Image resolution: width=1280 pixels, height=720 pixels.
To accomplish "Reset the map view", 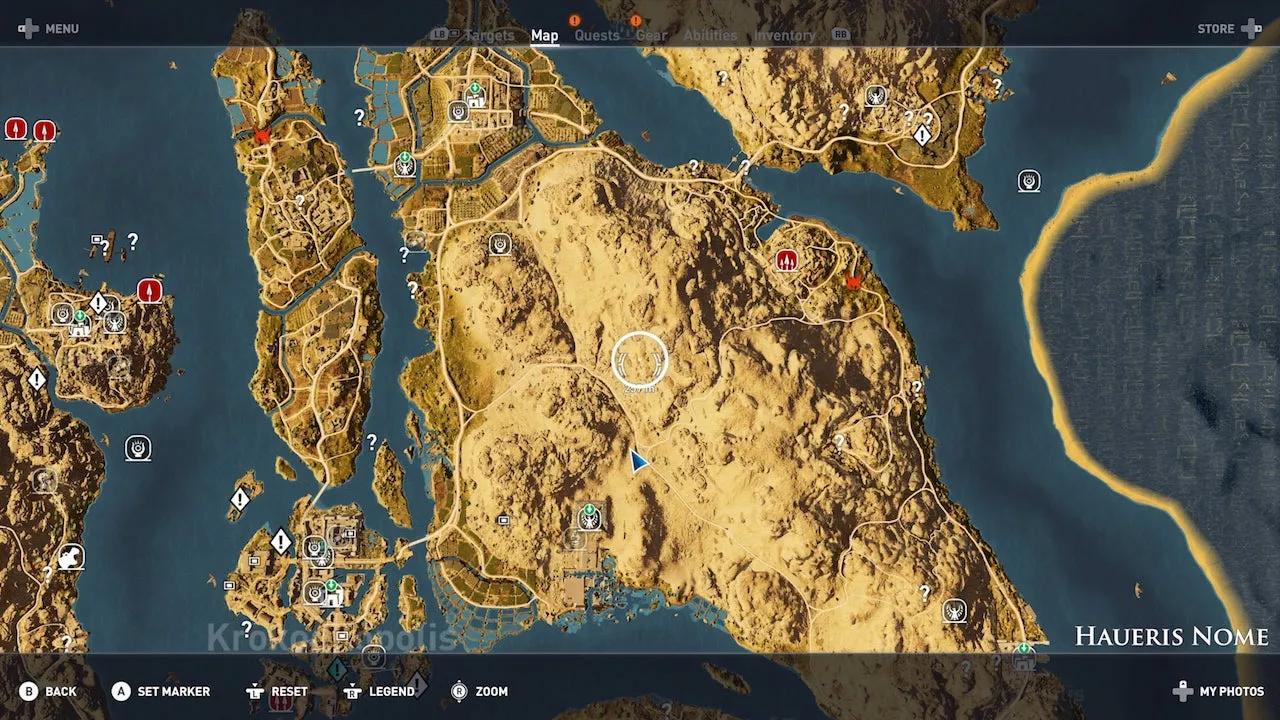I will [x=279, y=691].
